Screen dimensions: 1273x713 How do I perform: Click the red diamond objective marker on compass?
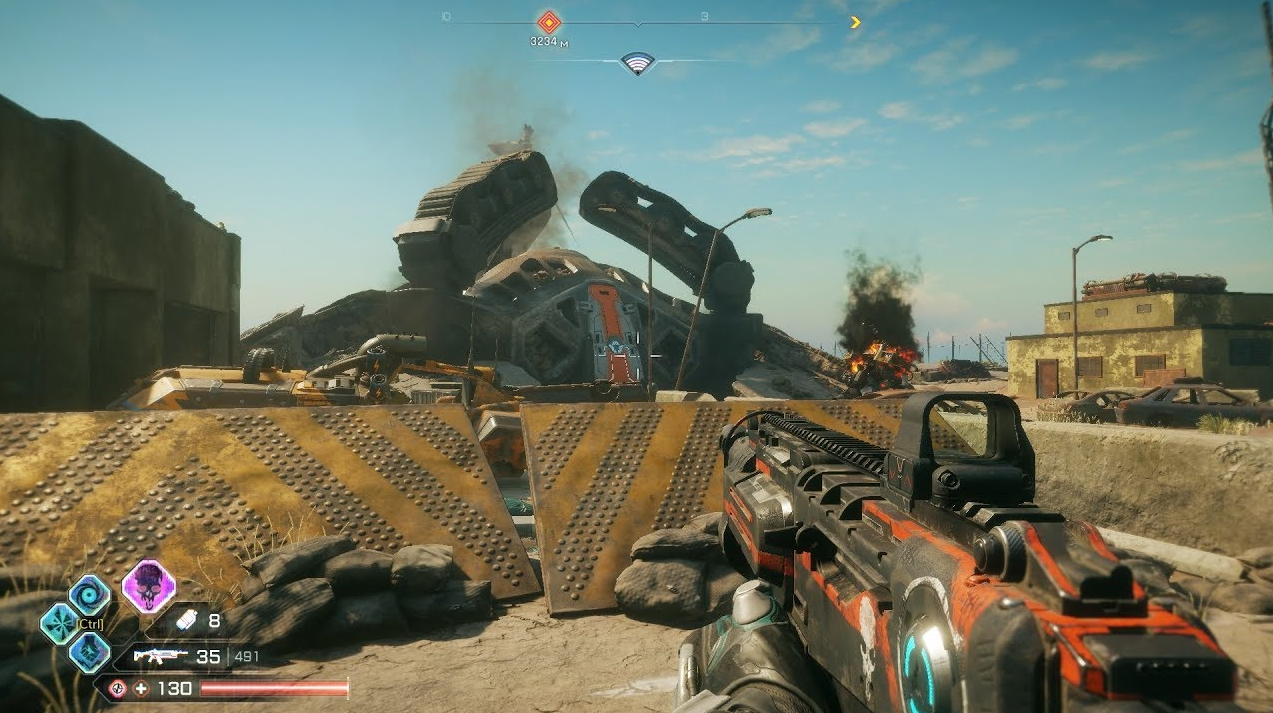[548, 22]
